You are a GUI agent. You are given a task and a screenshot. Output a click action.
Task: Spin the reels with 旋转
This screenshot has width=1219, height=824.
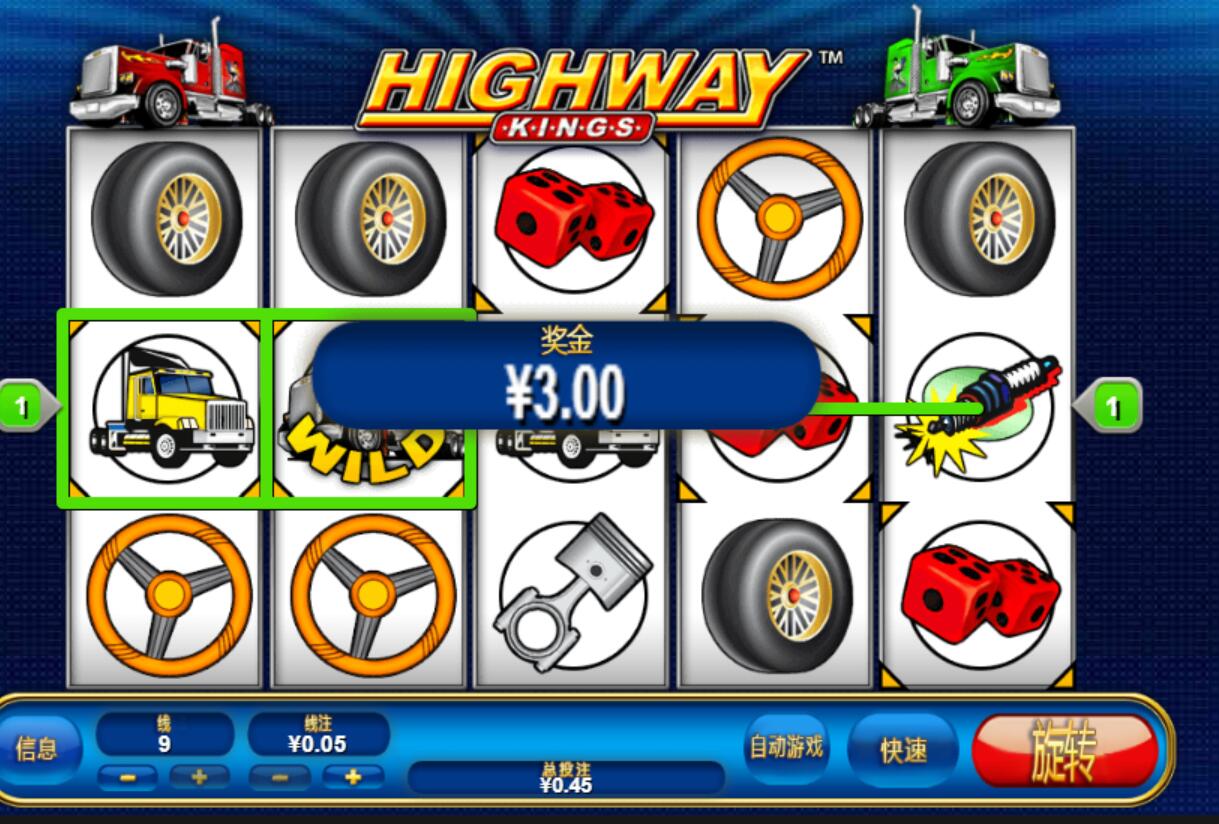[1064, 750]
